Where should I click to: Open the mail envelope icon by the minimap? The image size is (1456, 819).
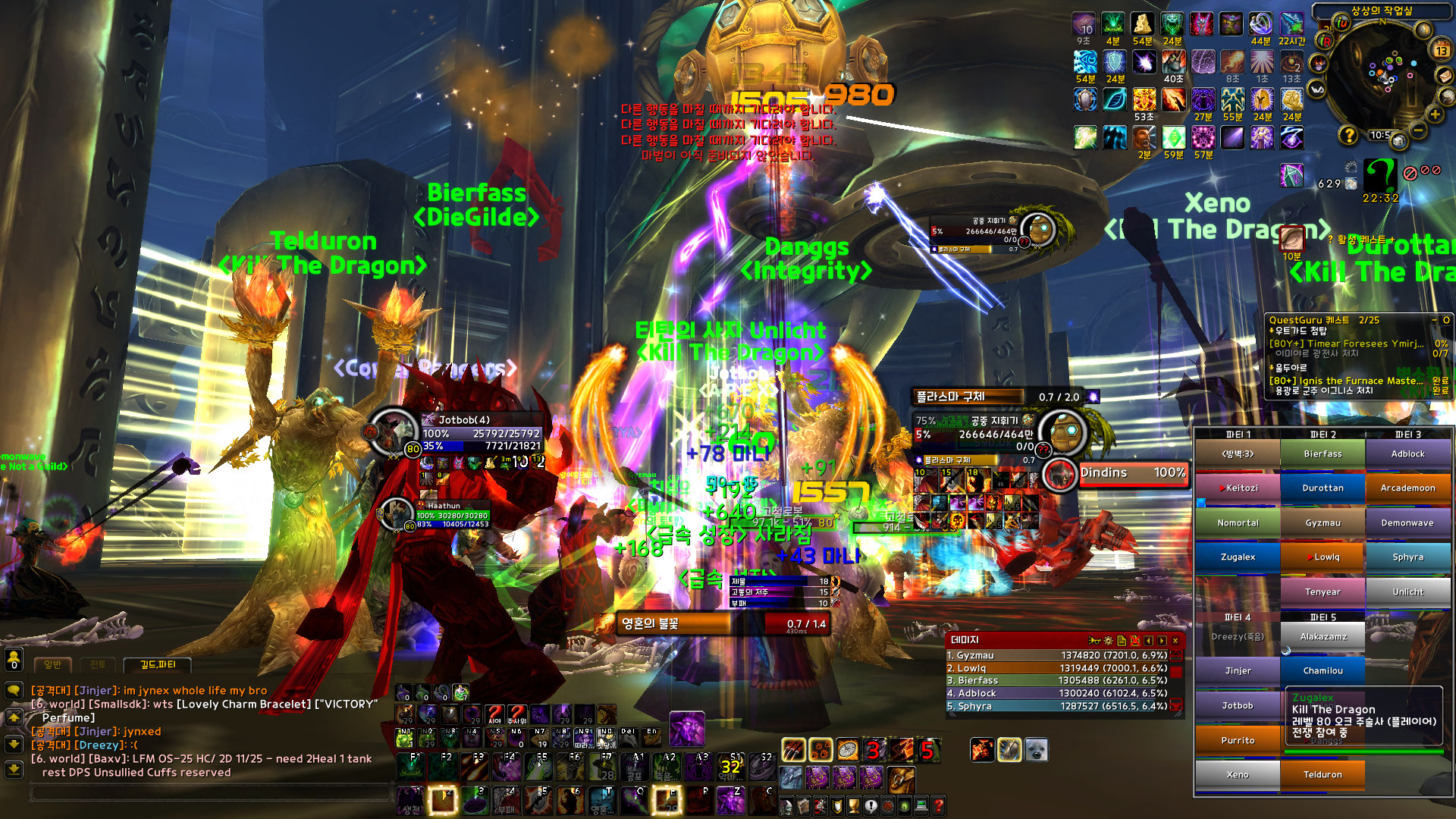[1445, 76]
